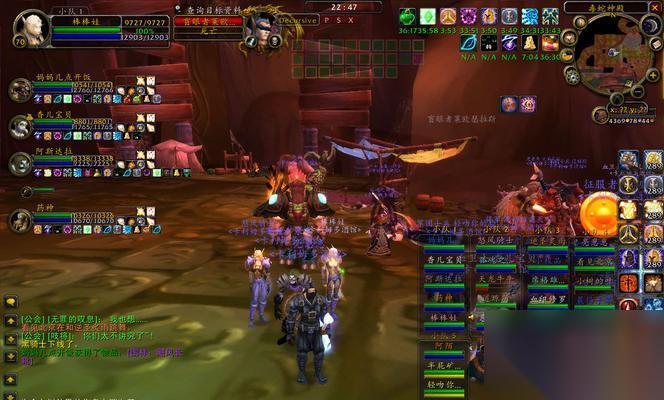The height and width of the screenshot is (400, 664).
Task: Click the player portrait frame
Action: (x=31, y=26)
